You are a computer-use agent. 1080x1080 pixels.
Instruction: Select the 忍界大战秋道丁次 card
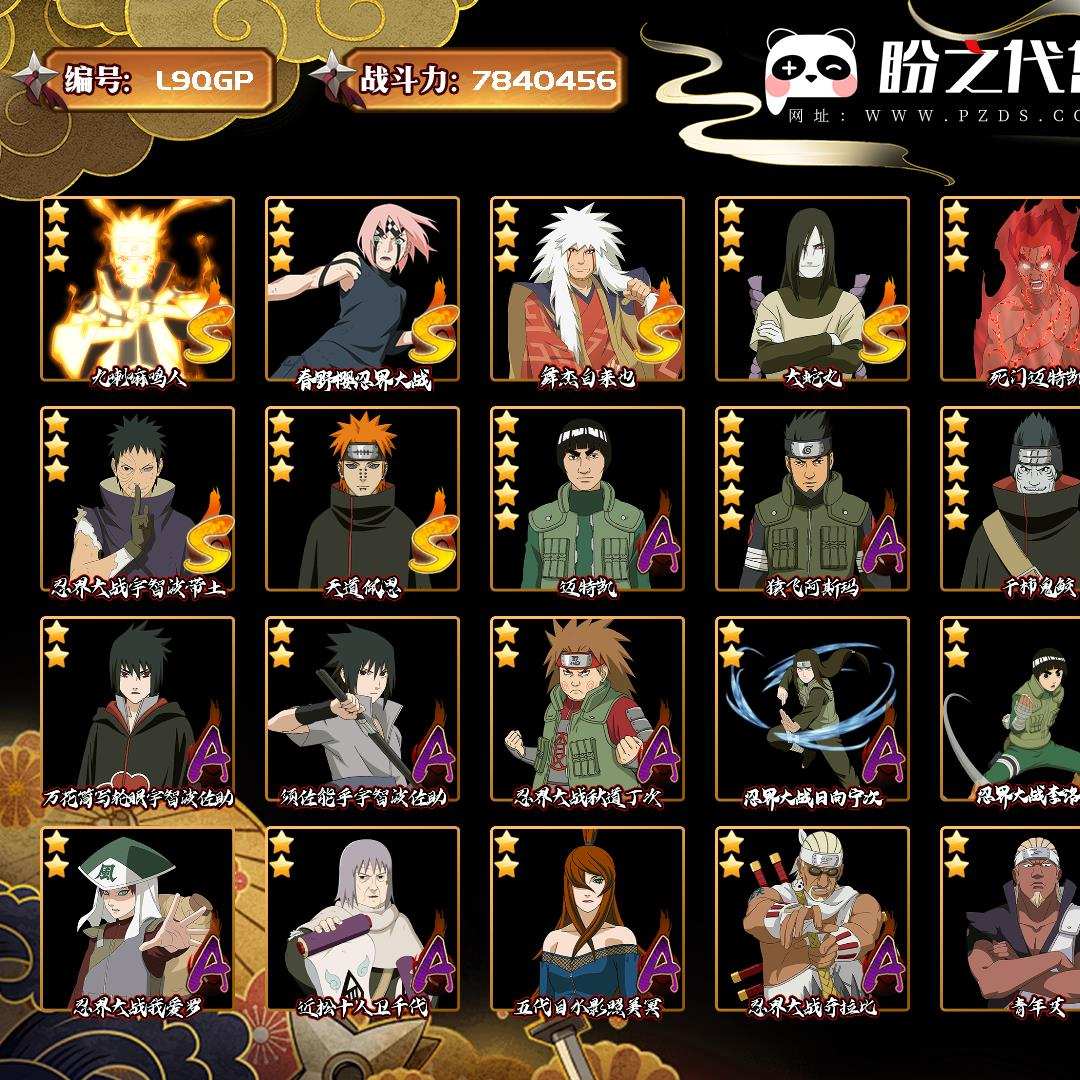tap(587, 708)
